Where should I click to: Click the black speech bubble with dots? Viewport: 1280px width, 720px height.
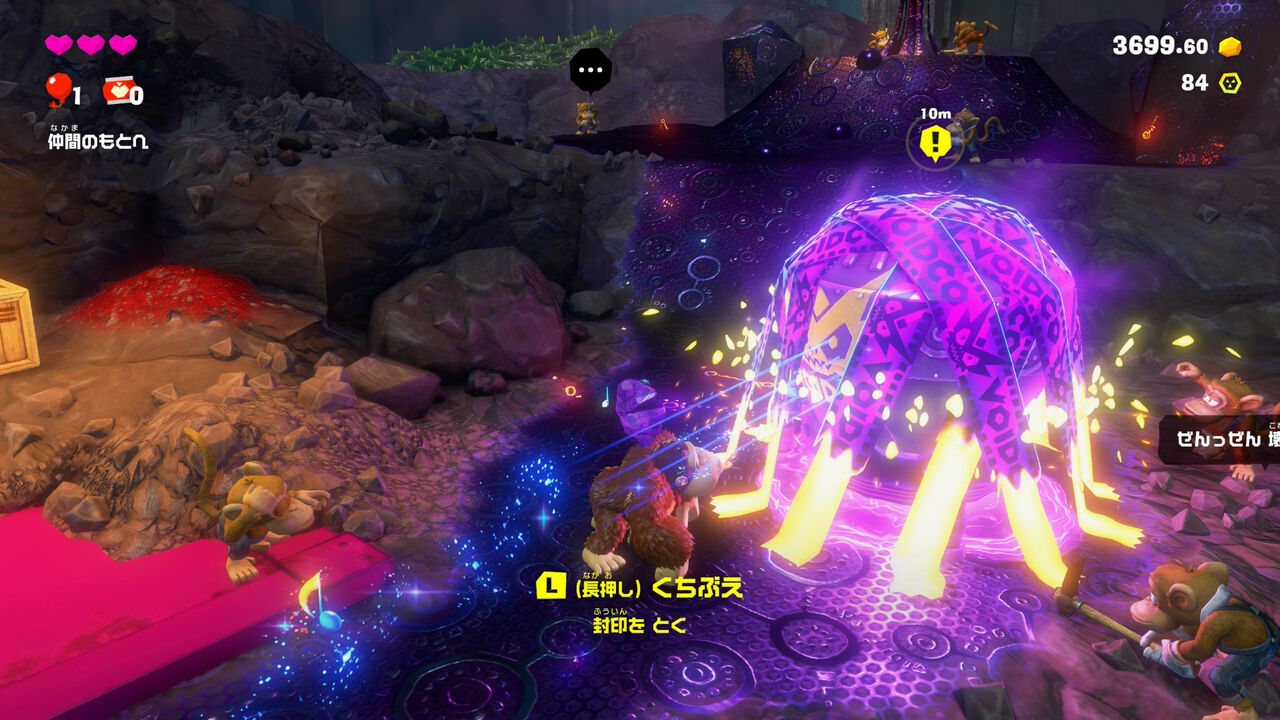point(590,70)
